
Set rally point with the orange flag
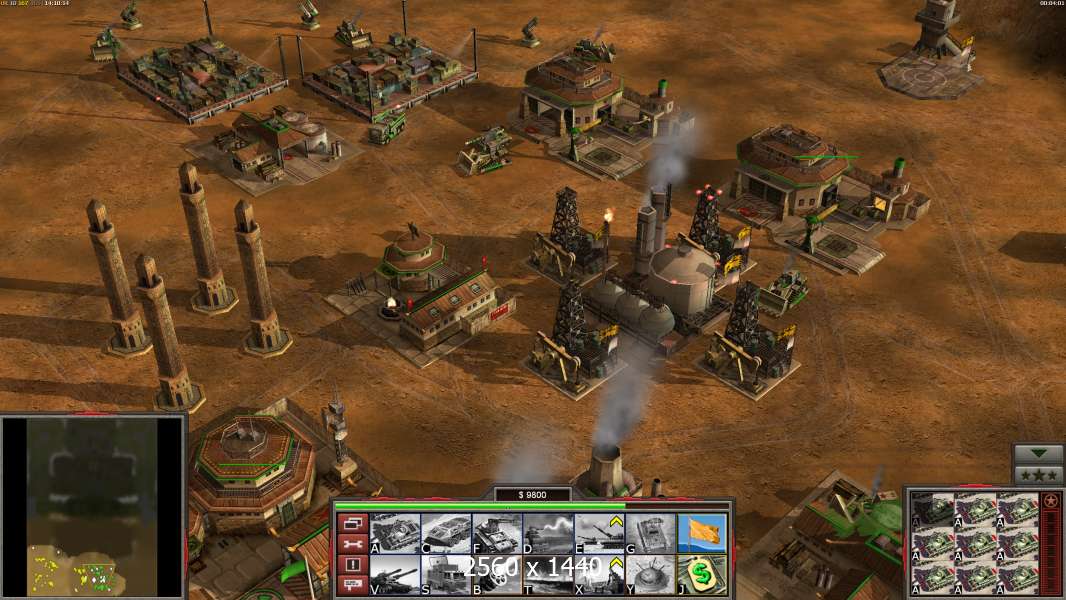click(702, 534)
